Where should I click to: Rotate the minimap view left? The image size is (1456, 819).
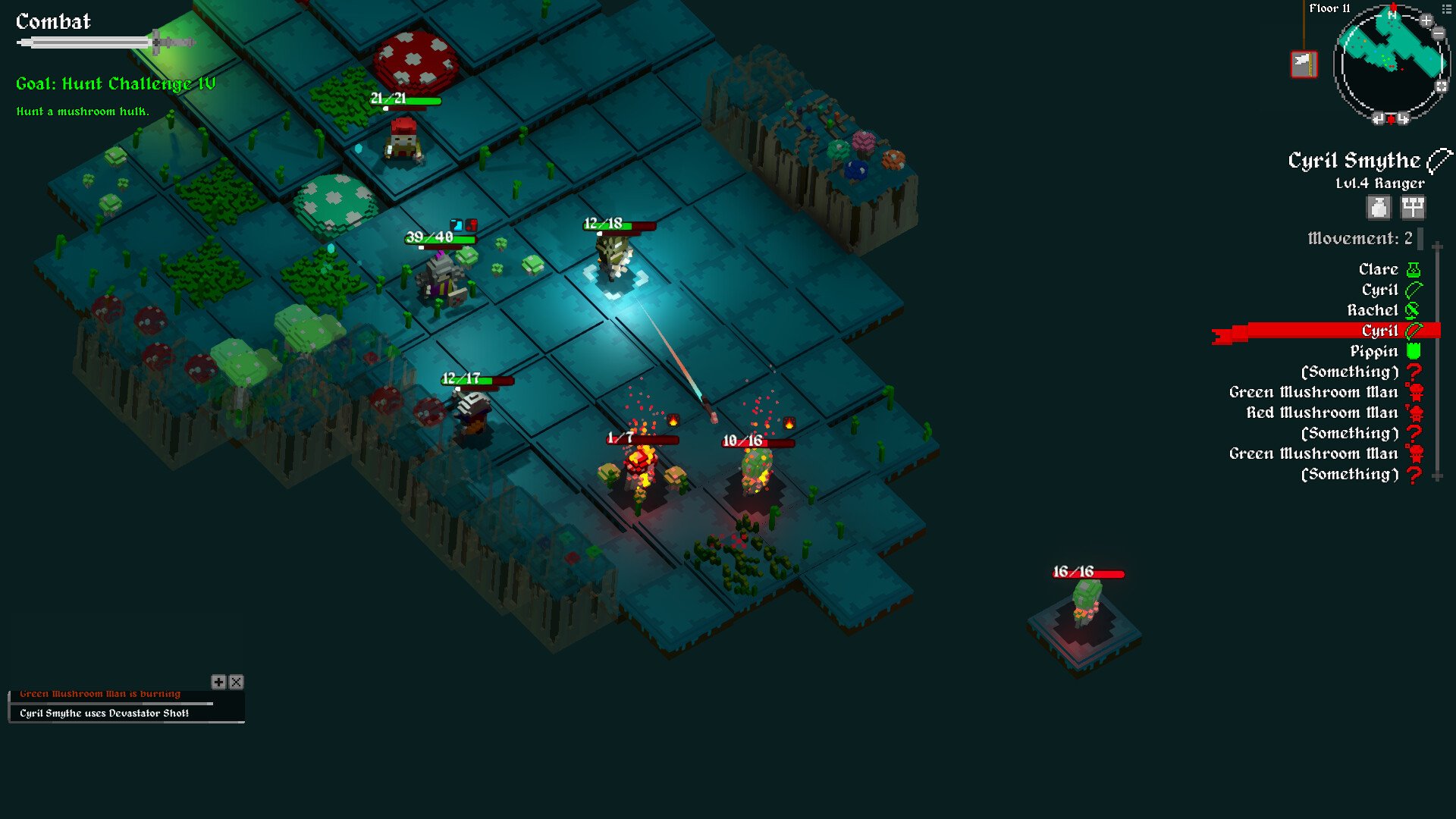point(1379,118)
